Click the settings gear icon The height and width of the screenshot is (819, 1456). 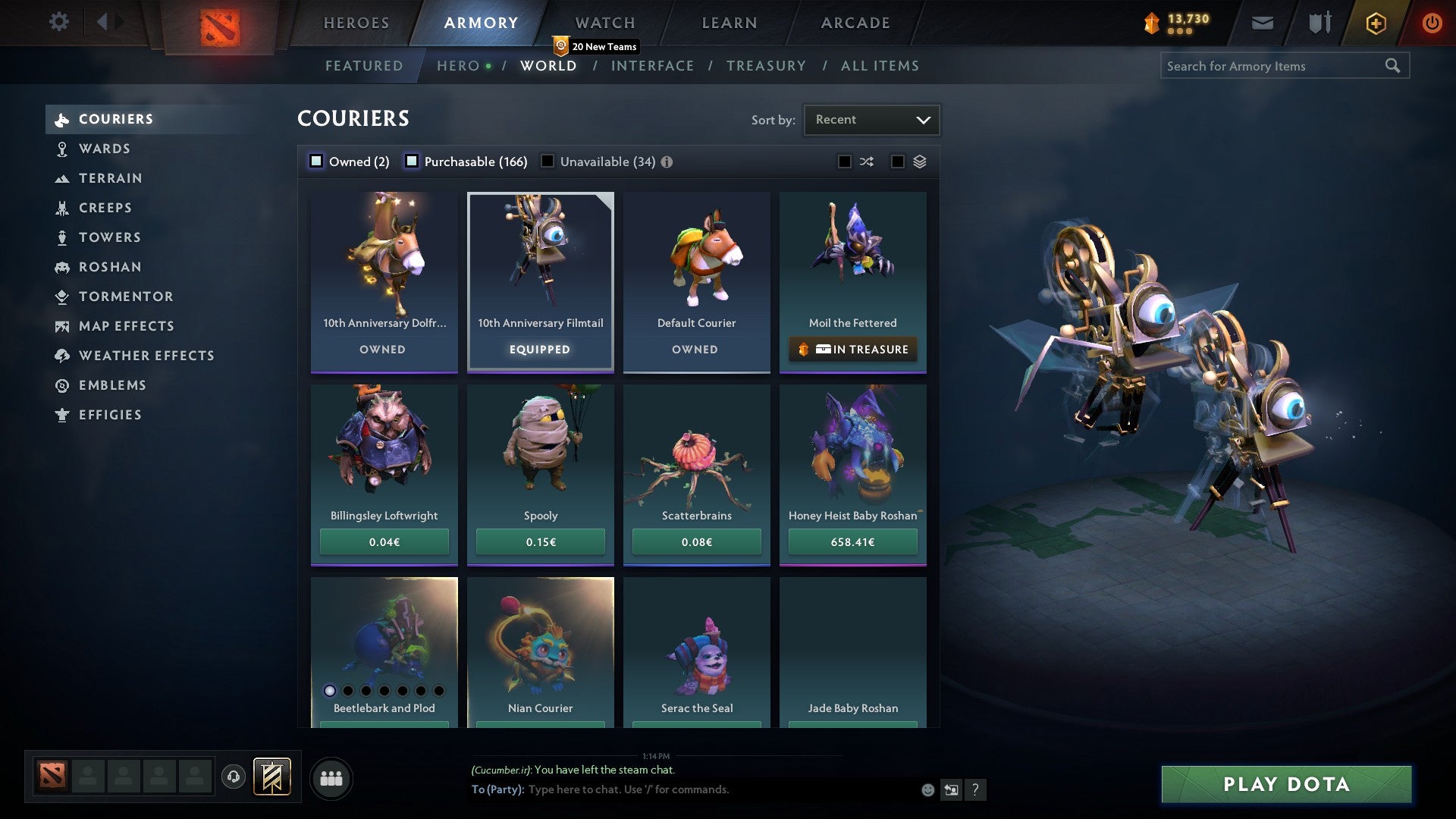coord(58,23)
